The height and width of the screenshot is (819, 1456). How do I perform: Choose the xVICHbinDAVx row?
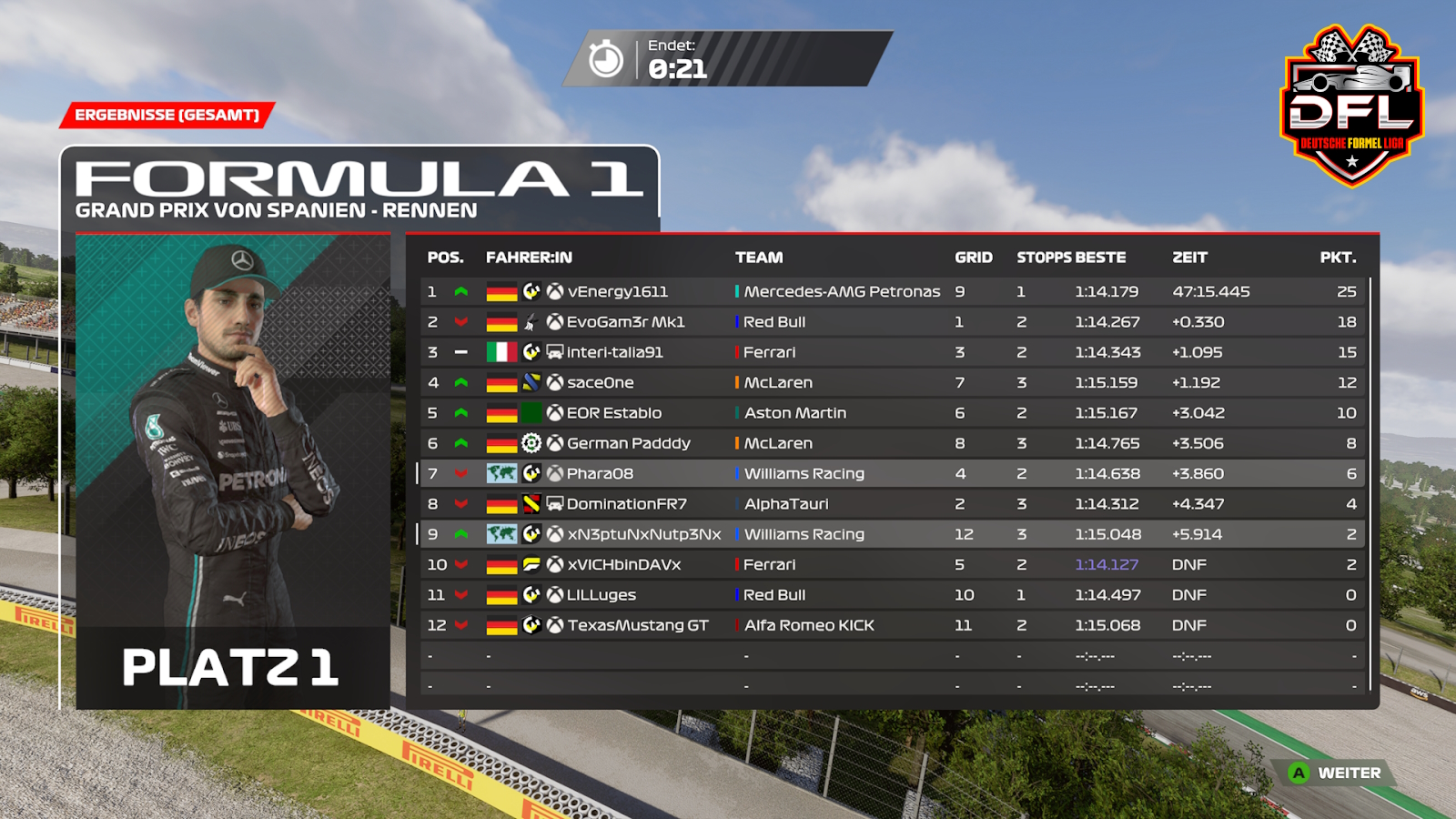[623, 565]
